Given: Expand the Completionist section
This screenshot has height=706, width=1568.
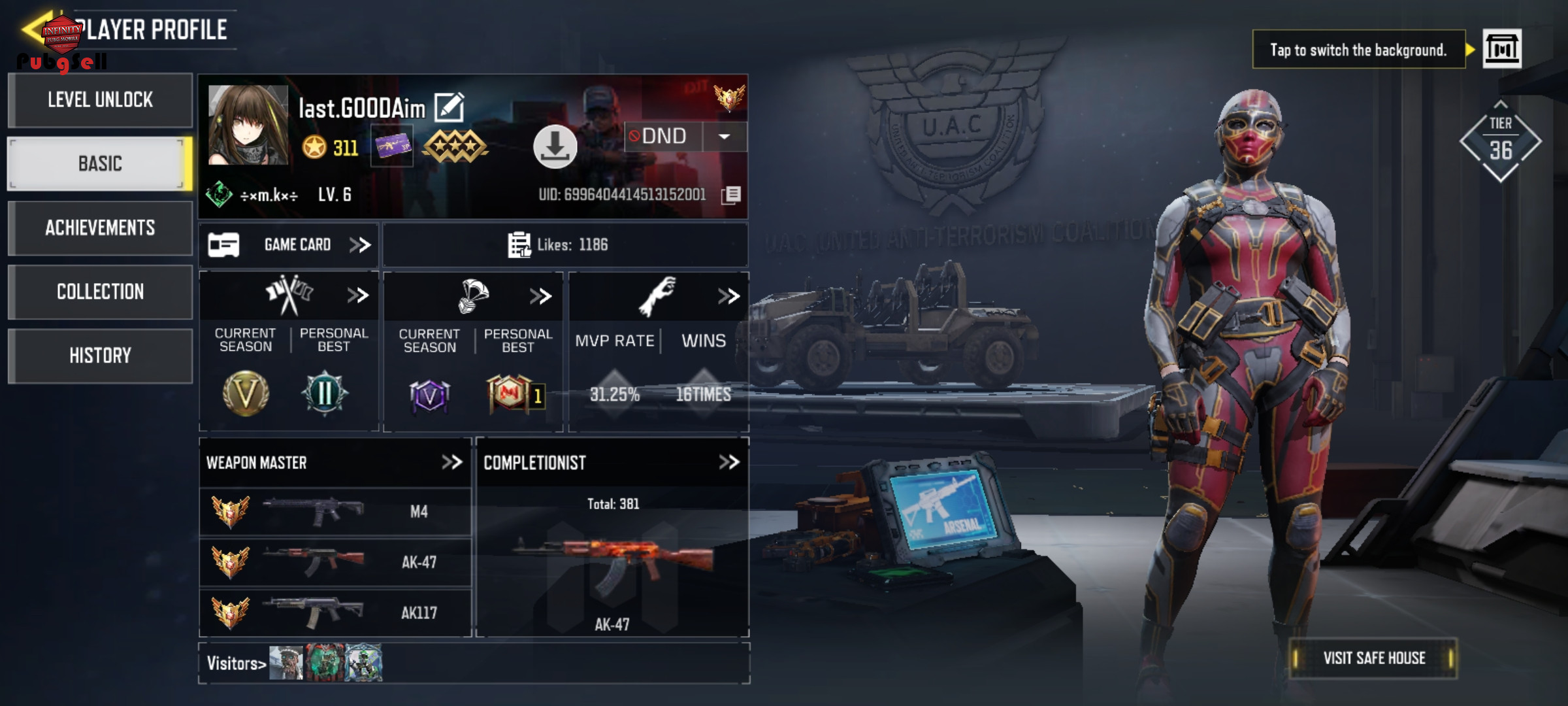Looking at the screenshot, I should click(728, 463).
